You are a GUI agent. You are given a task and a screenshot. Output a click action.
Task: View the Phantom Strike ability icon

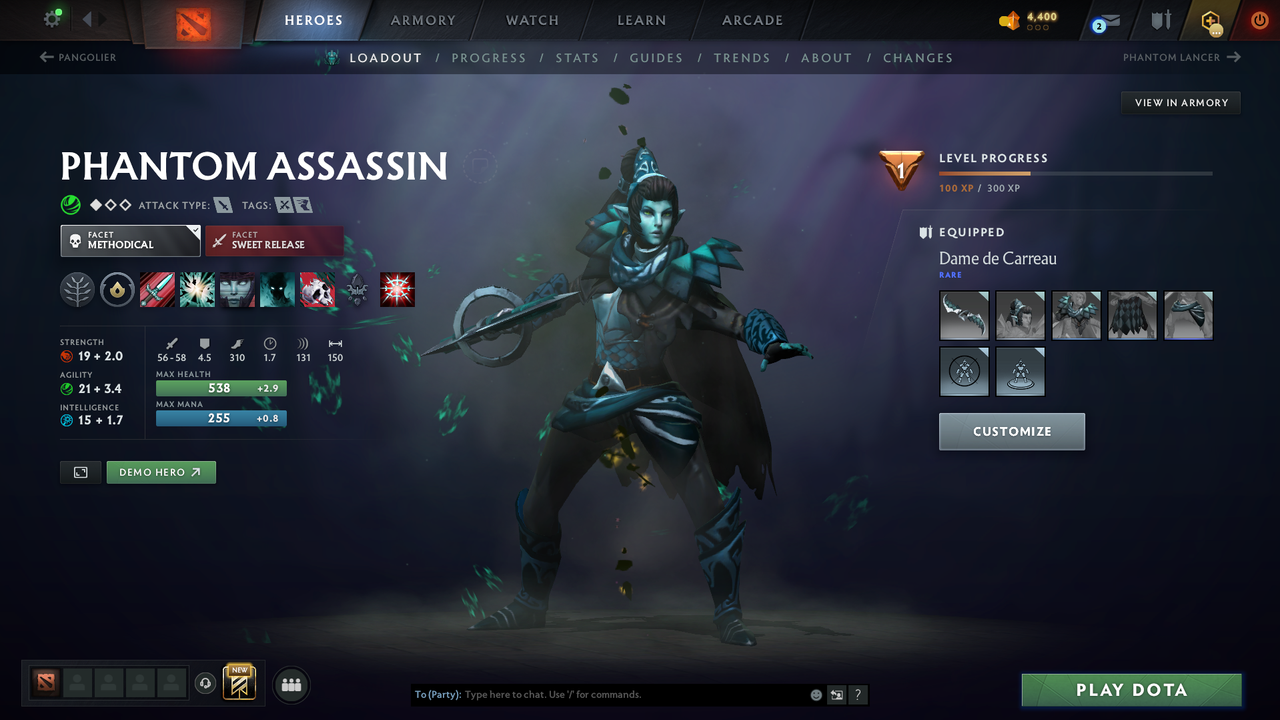coord(197,289)
